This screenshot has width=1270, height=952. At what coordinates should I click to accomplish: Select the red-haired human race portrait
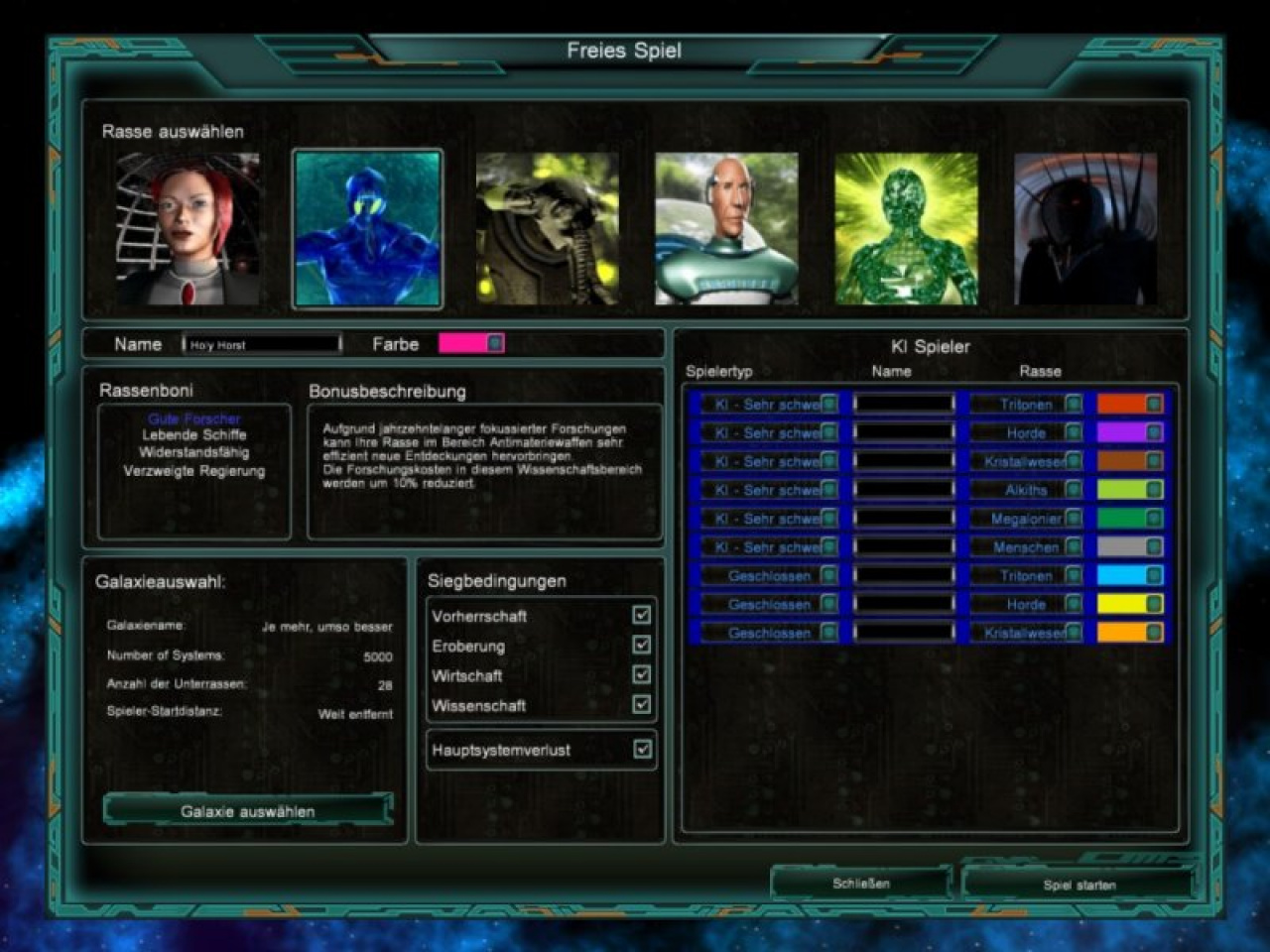(188, 228)
